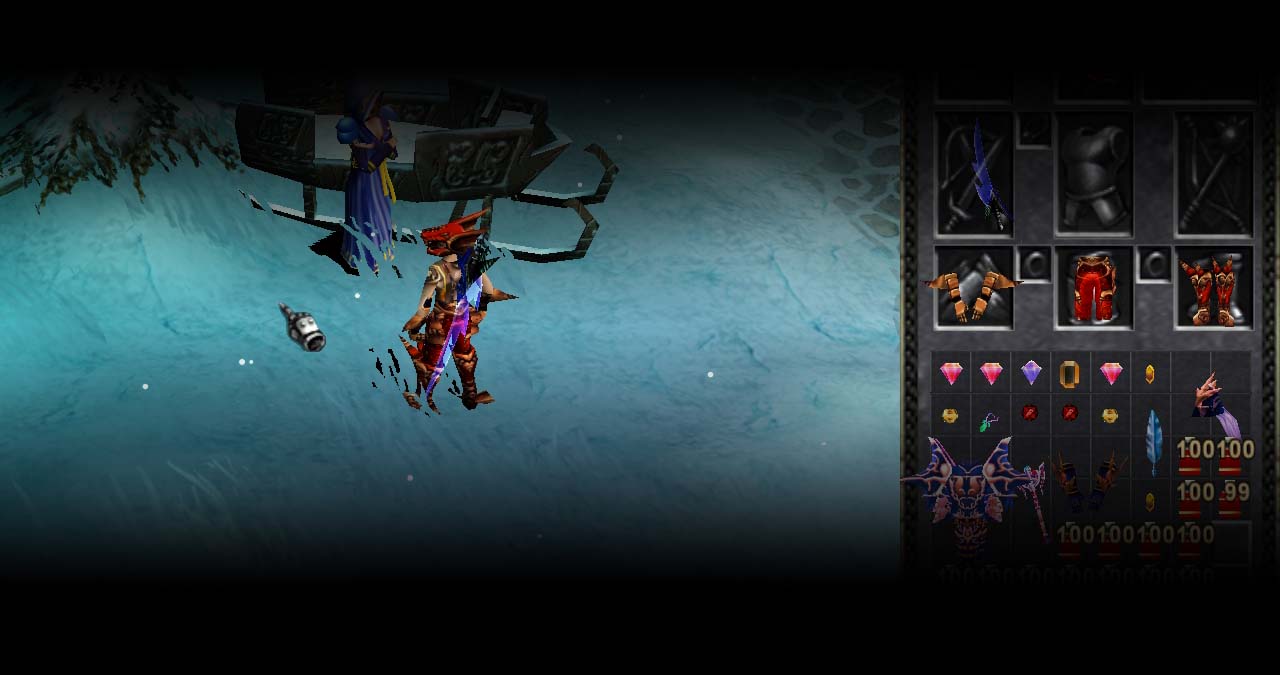The height and width of the screenshot is (675, 1280).
Task: Select the gold ring in inventory
Action: [x=1070, y=374]
